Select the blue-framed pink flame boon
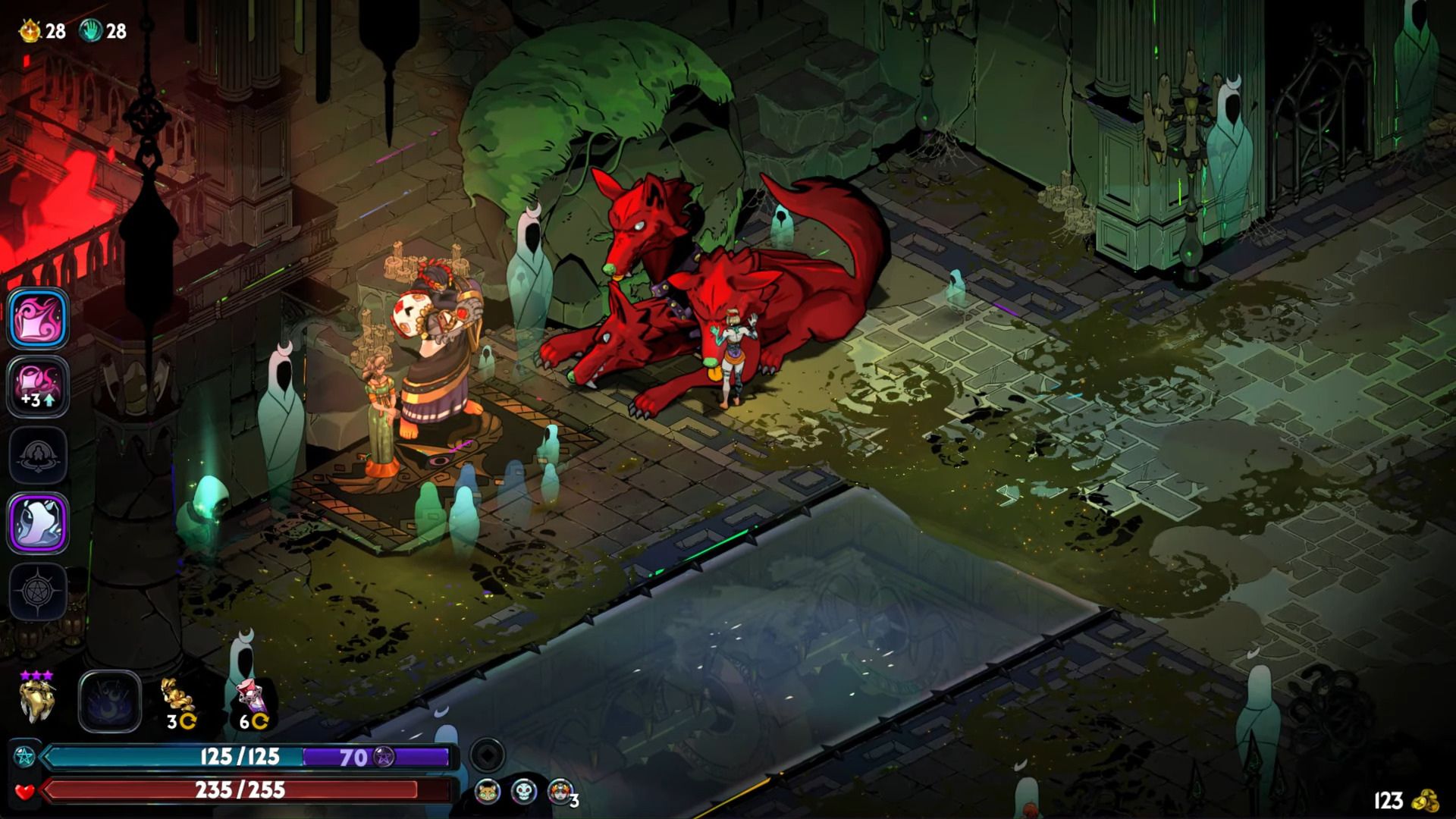This screenshot has width=1456, height=819. pos(39,318)
